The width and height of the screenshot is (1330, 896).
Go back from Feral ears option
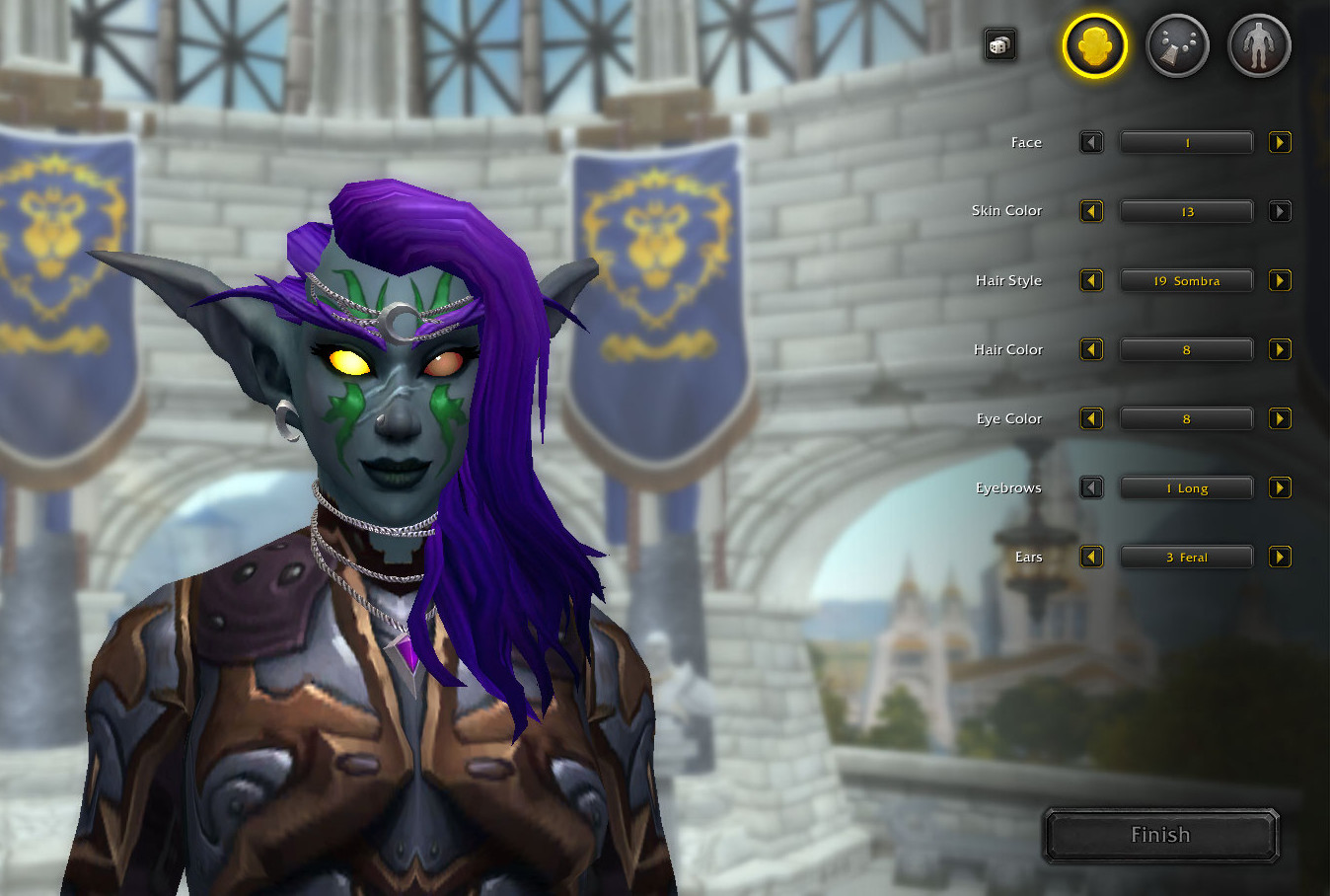tap(1091, 557)
